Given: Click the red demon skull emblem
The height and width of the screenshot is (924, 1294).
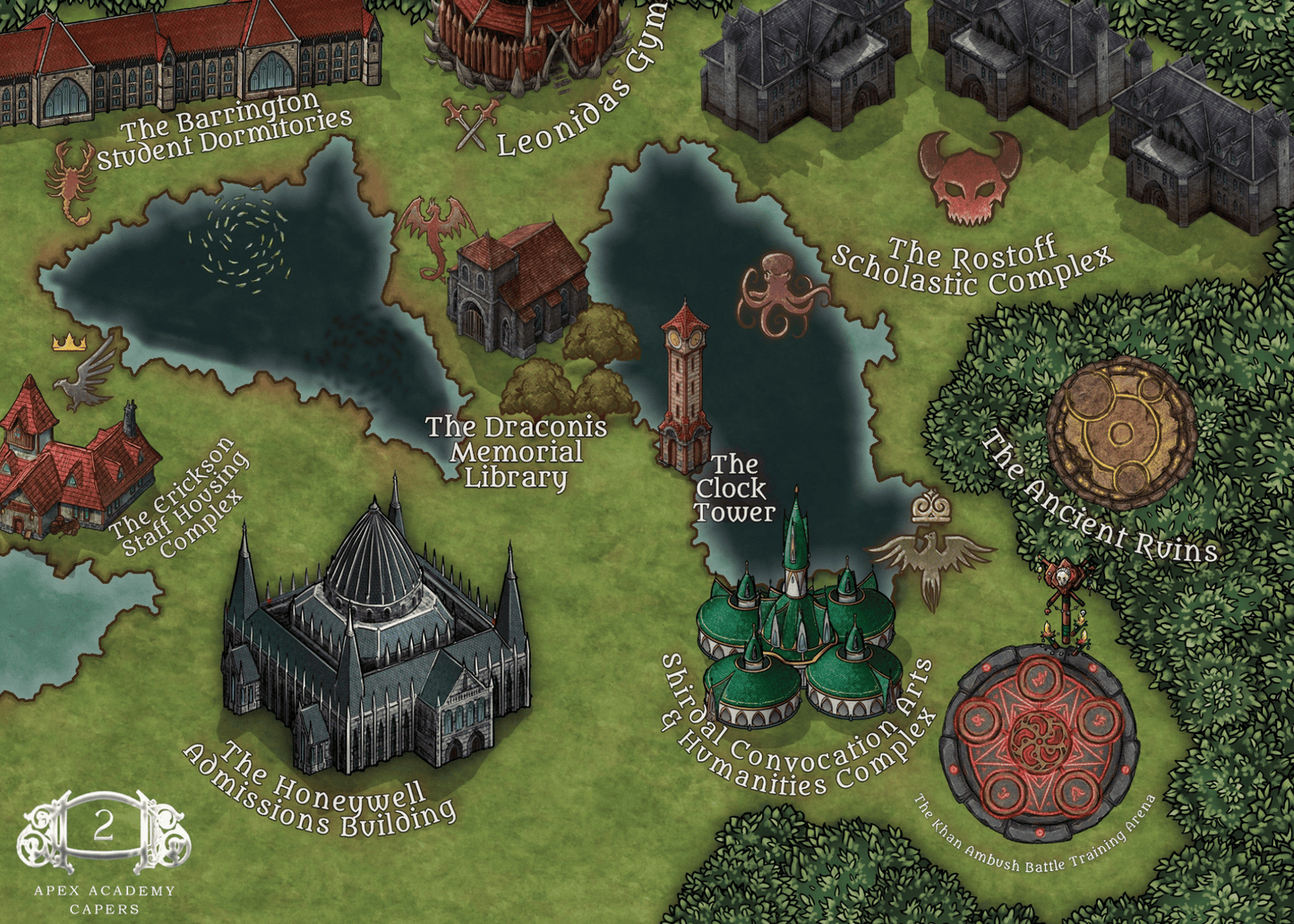Looking at the screenshot, I should point(971,176).
